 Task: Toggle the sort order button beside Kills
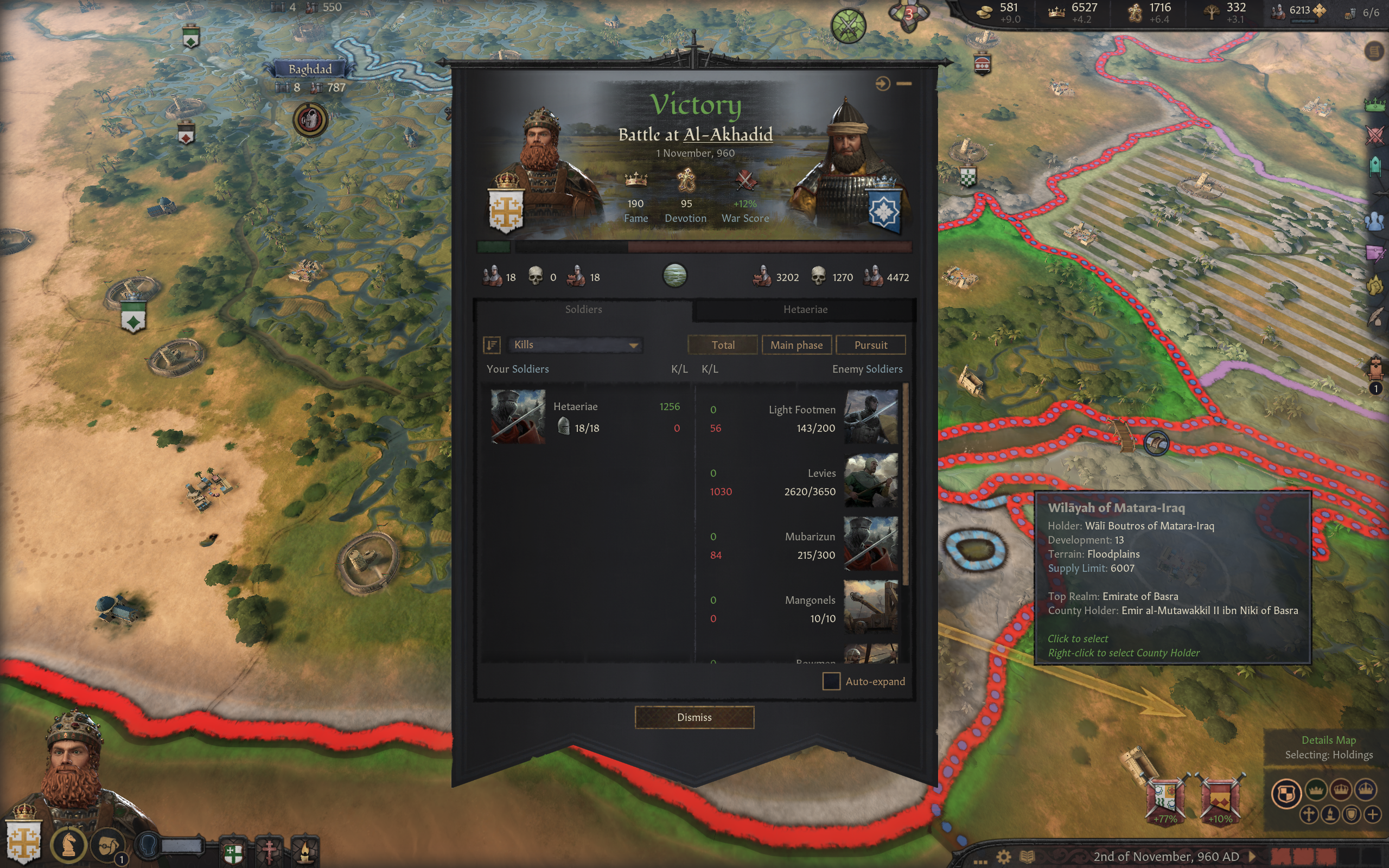[x=492, y=344]
